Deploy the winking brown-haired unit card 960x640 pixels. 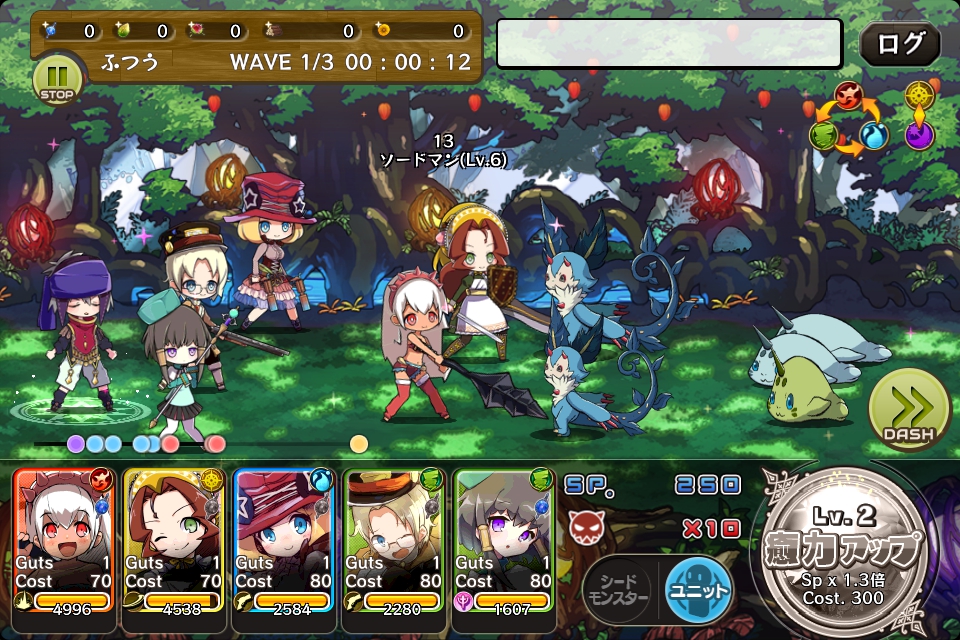(174, 538)
